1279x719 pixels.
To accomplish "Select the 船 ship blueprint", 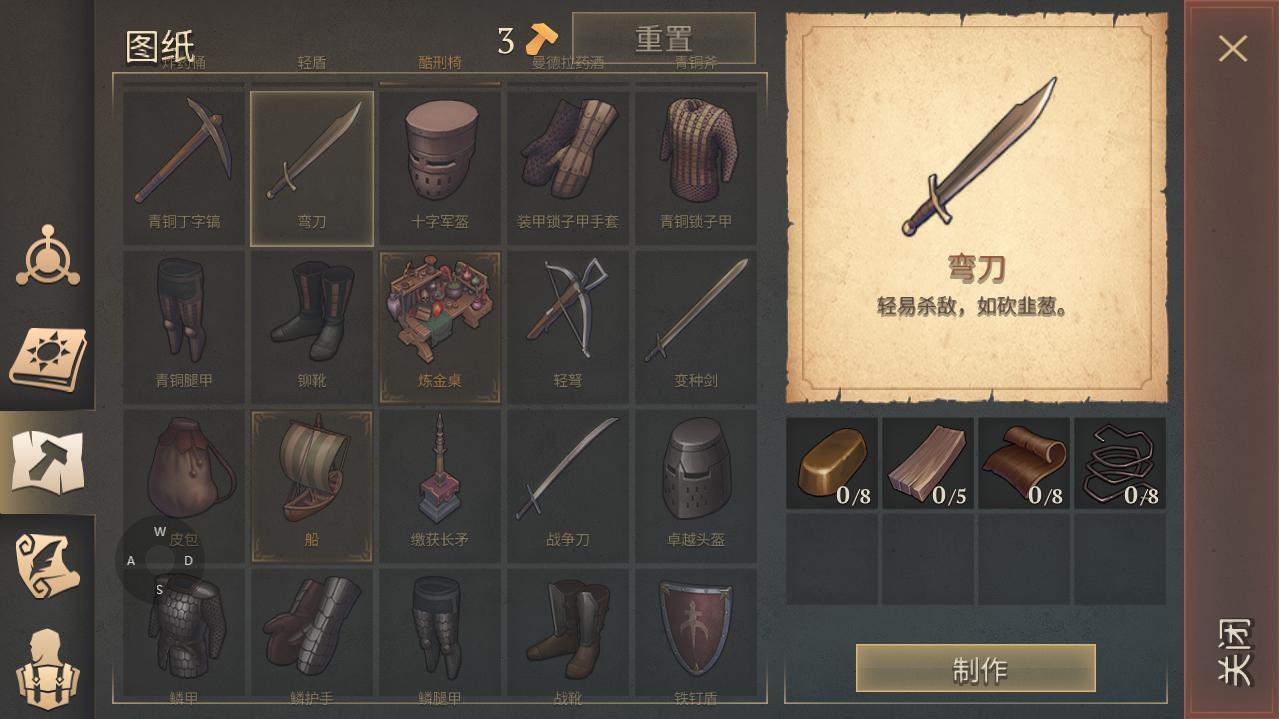I will pos(312,485).
